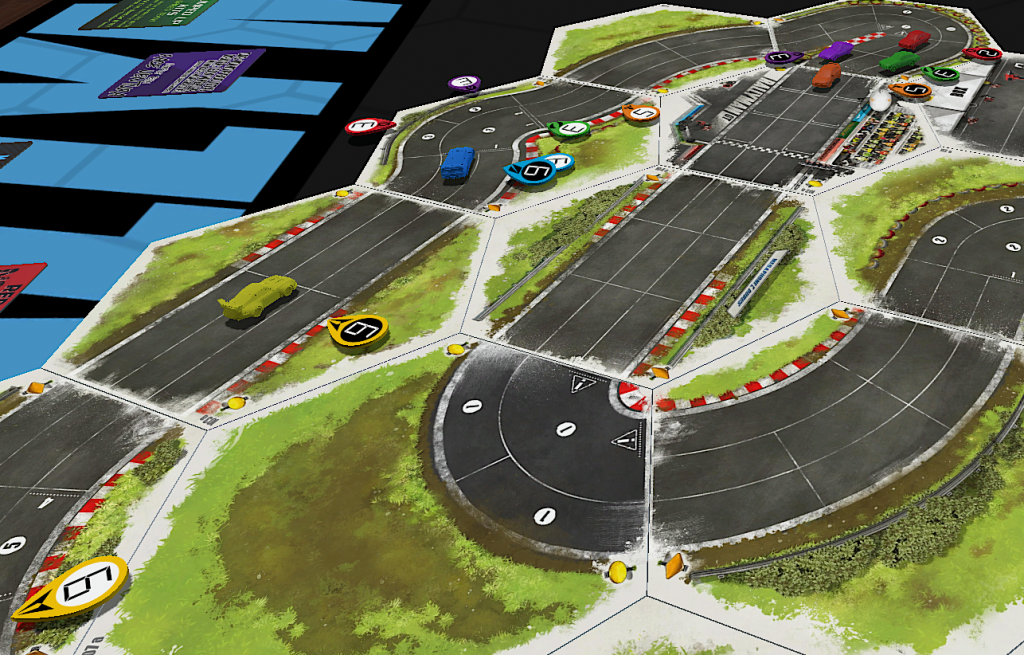The width and height of the screenshot is (1024, 655).
Task: Select the yellow race car
Action: point(257,298)
